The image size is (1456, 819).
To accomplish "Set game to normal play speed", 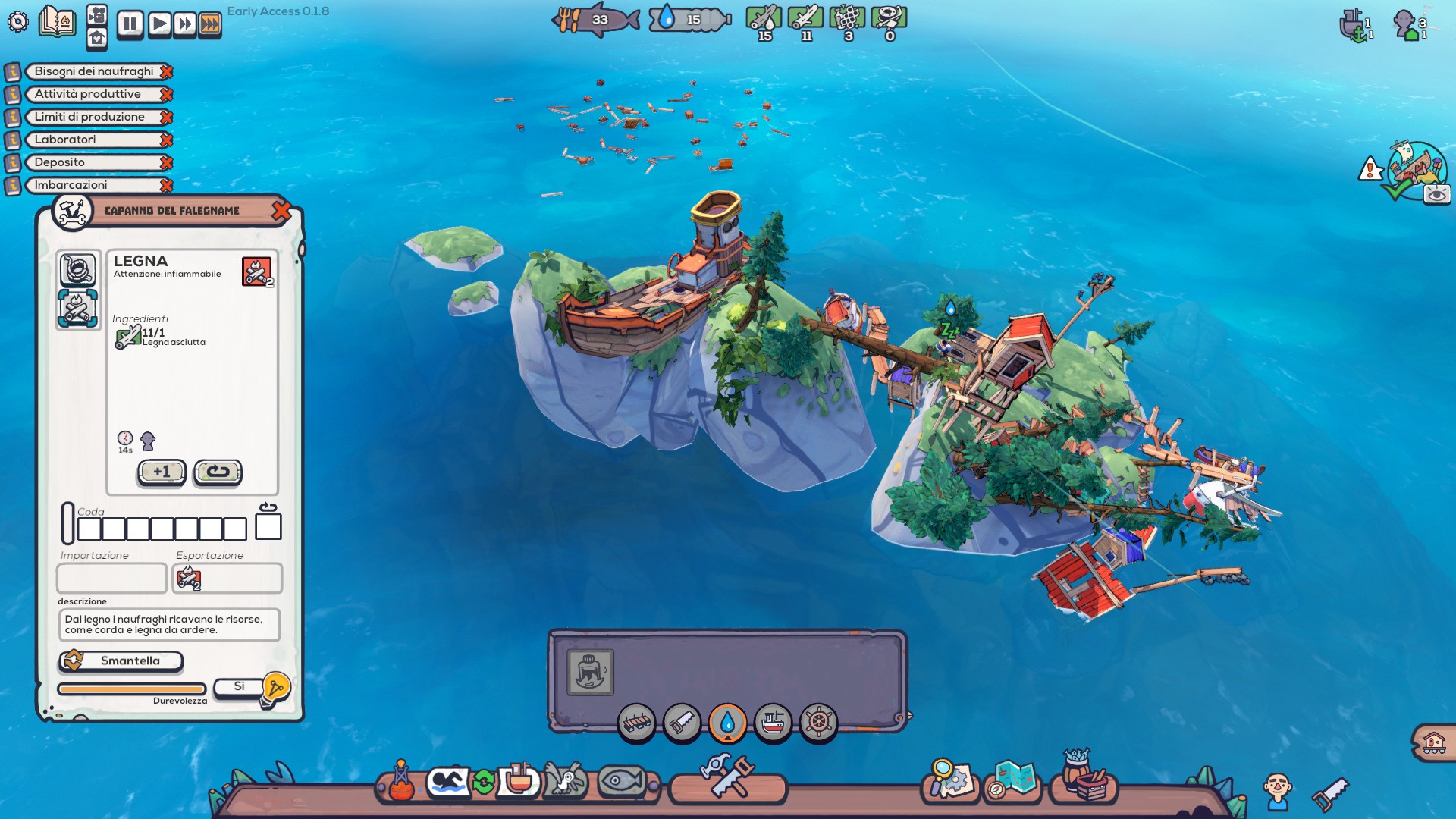I will 158,24.
